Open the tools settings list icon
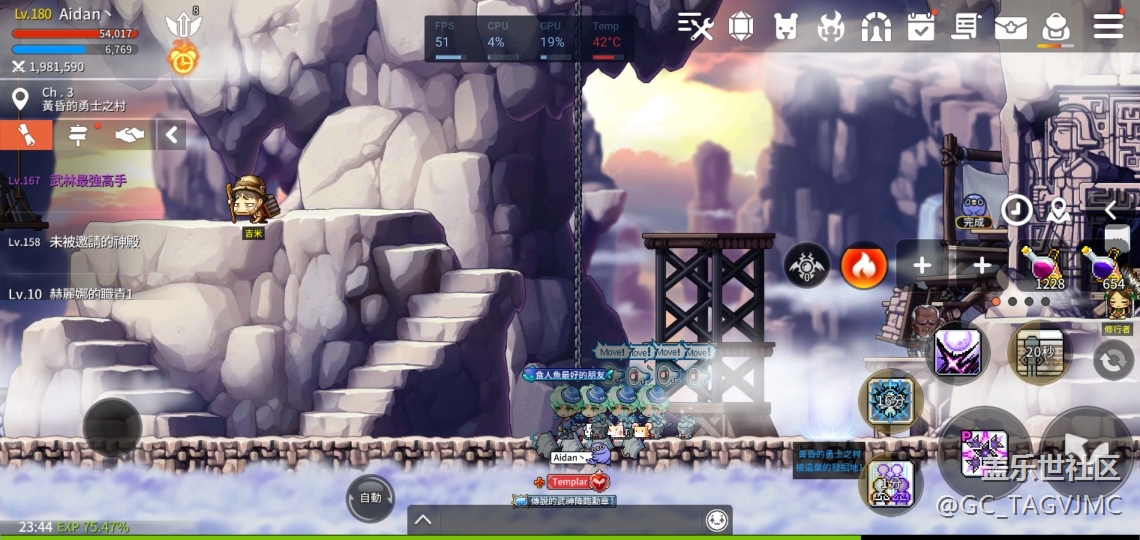 (x=695, y=27)
